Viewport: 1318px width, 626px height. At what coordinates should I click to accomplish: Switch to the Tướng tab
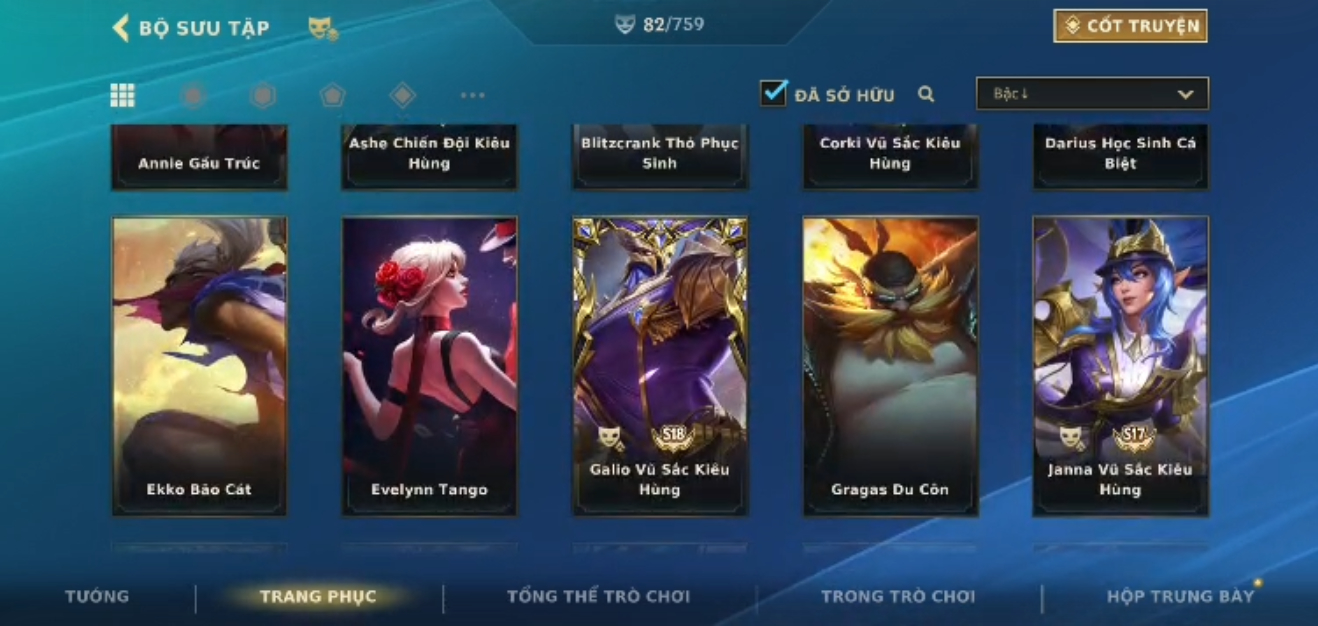[97, 596]
